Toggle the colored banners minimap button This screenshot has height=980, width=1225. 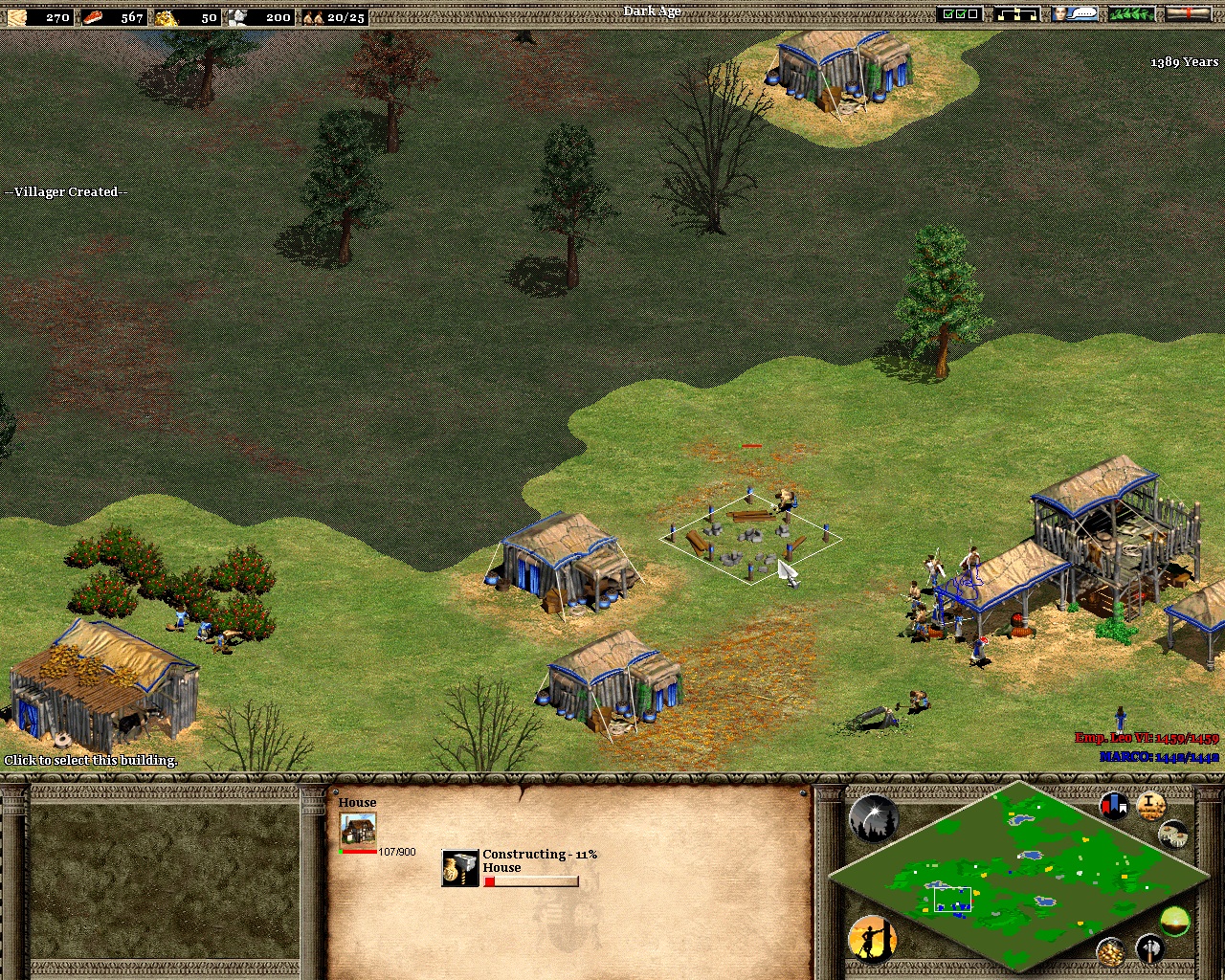coord(1113,806)
